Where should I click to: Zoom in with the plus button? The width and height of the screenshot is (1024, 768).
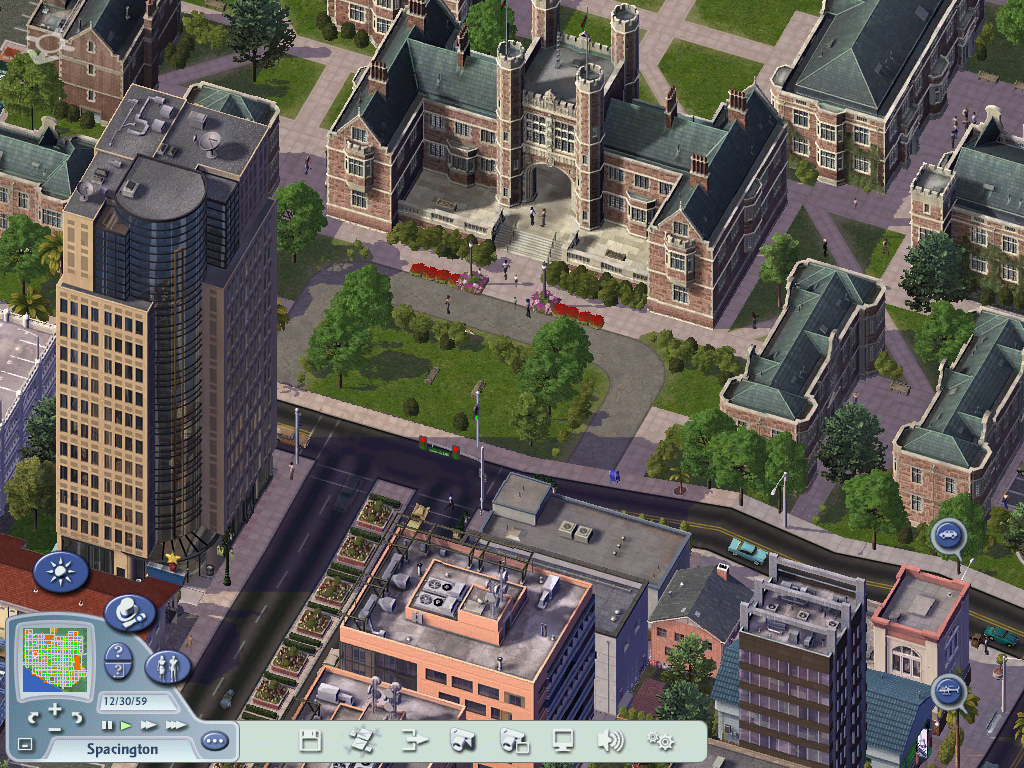(x=56, y=709)
